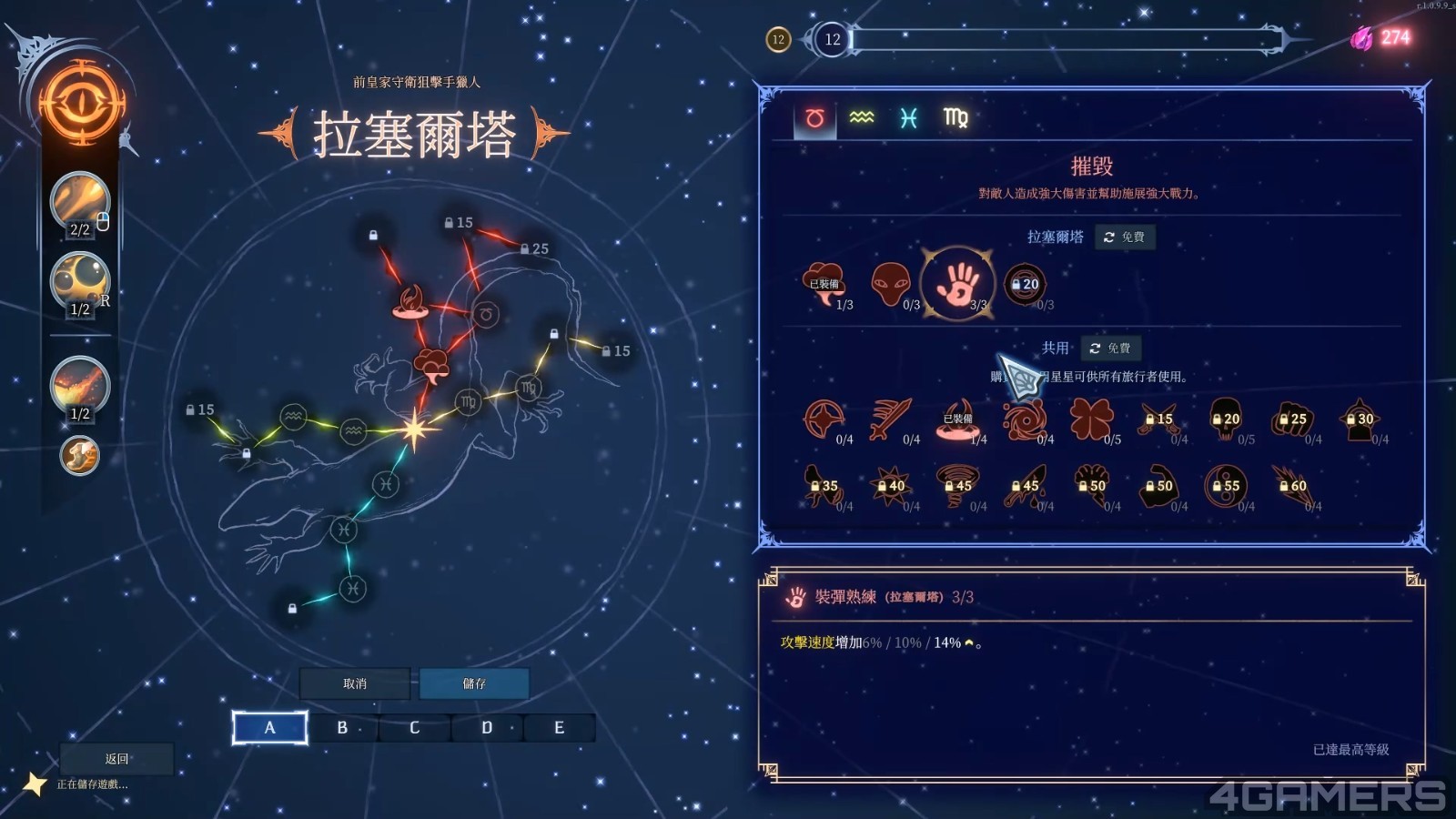This screenshot has height=819, width=1456.
Task: Save the build with 儲存
Action: (x=474, y=683)
